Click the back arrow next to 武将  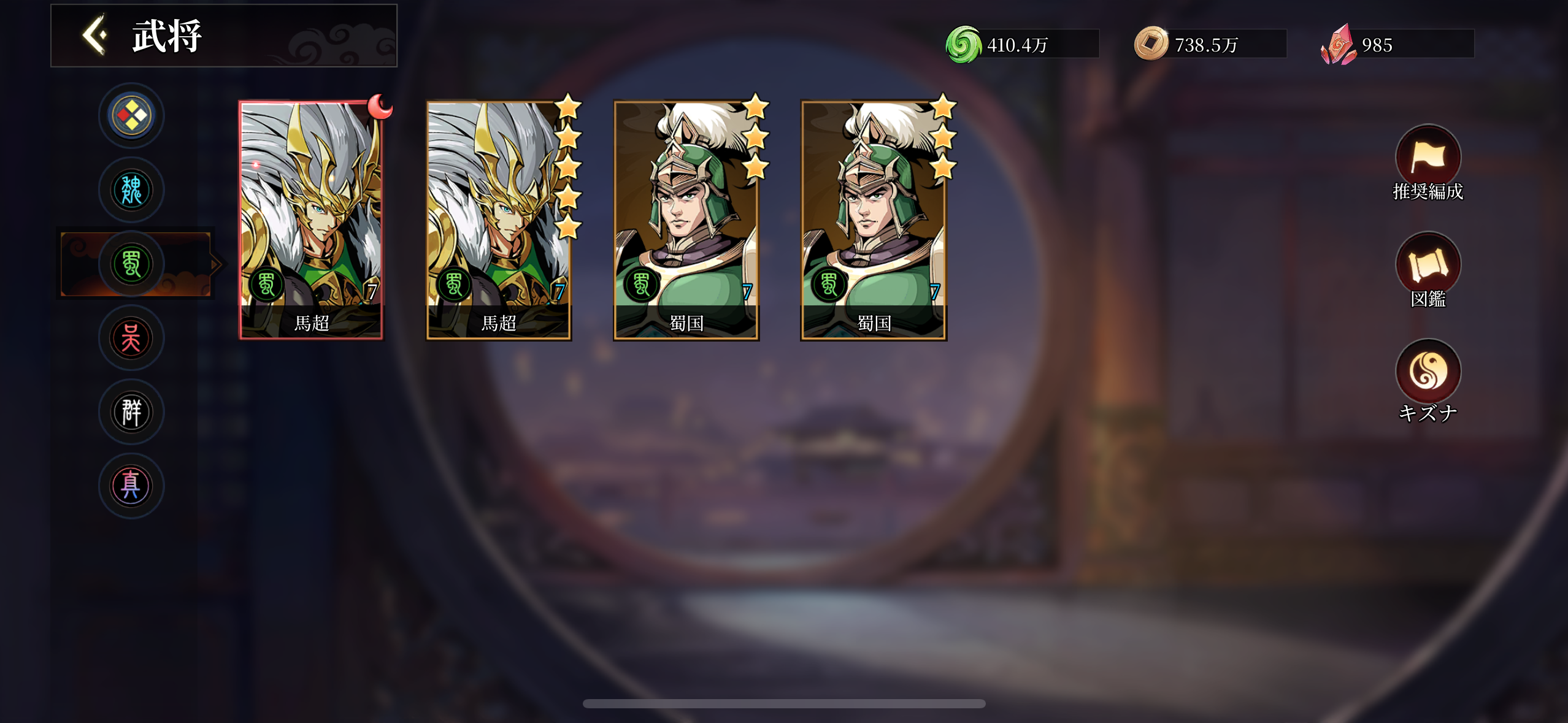click(93, 35)
